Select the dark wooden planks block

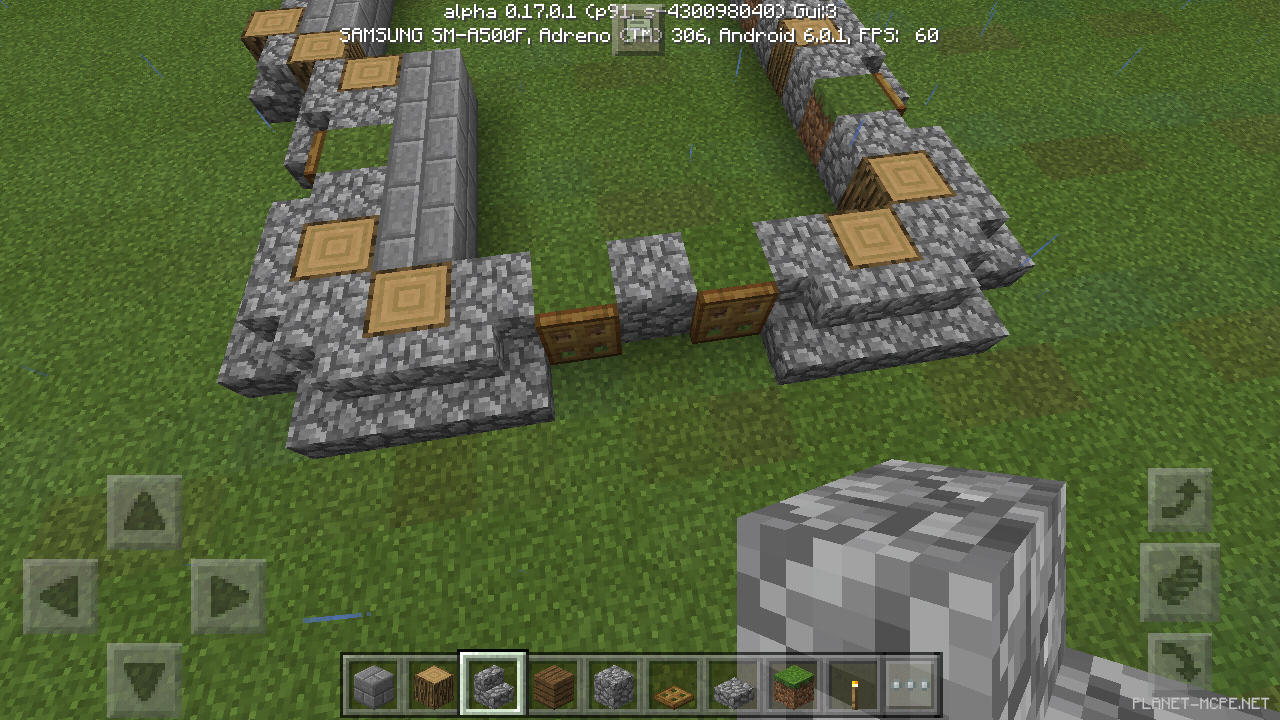coord(553,685)
